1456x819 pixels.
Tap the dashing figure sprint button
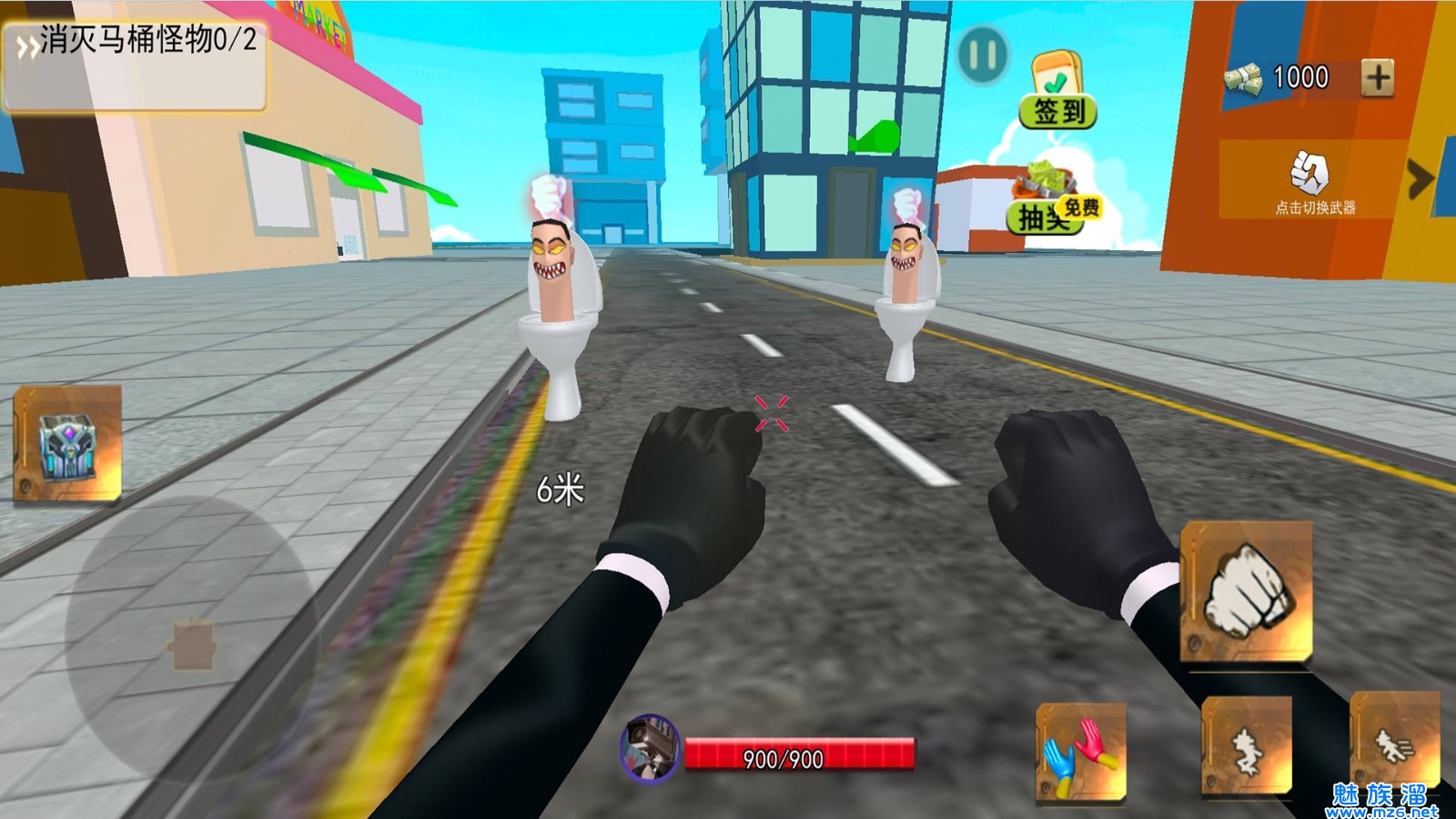[x=1394, y=744]
